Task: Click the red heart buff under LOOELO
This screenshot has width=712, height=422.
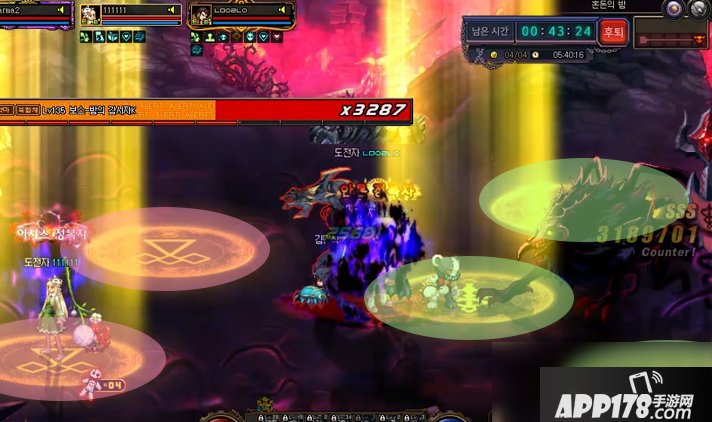Action: (276, 37)
